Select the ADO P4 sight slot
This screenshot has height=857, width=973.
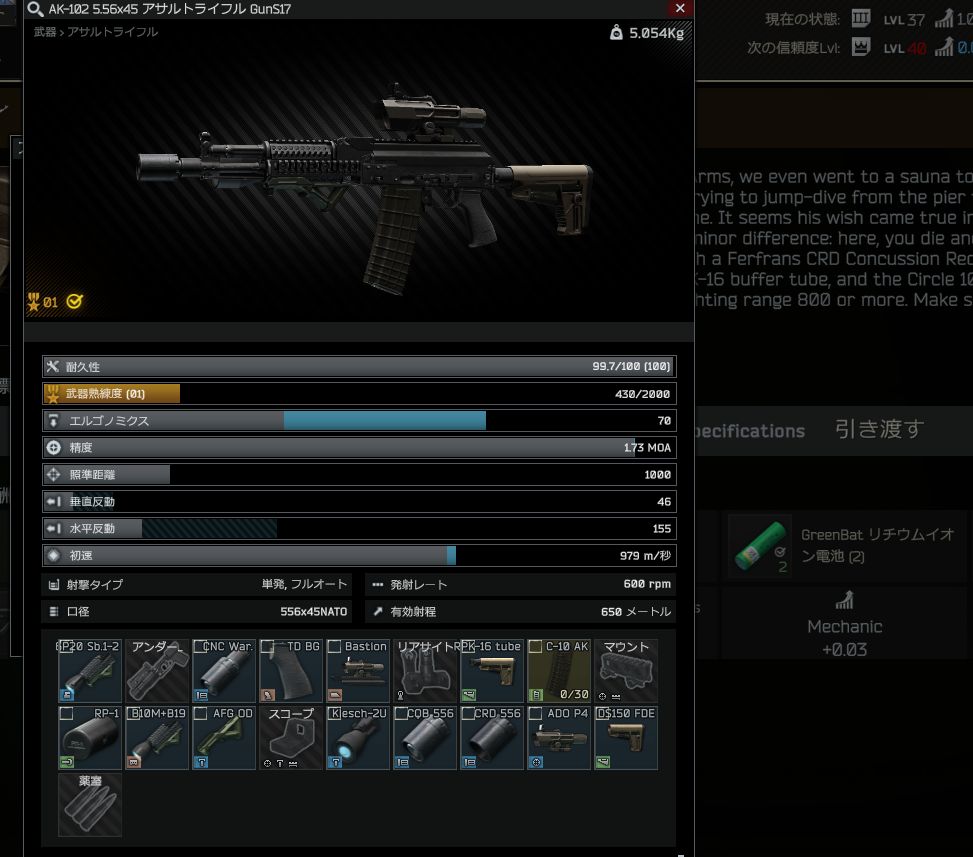tap(559, 738)
